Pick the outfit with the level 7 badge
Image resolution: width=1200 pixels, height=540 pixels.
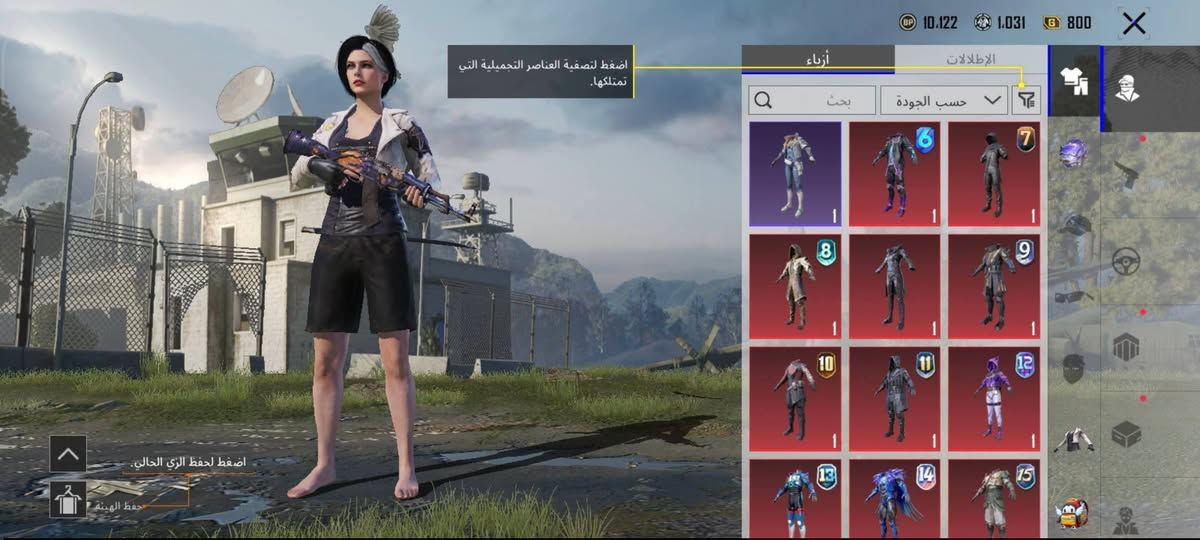point(993,174)
